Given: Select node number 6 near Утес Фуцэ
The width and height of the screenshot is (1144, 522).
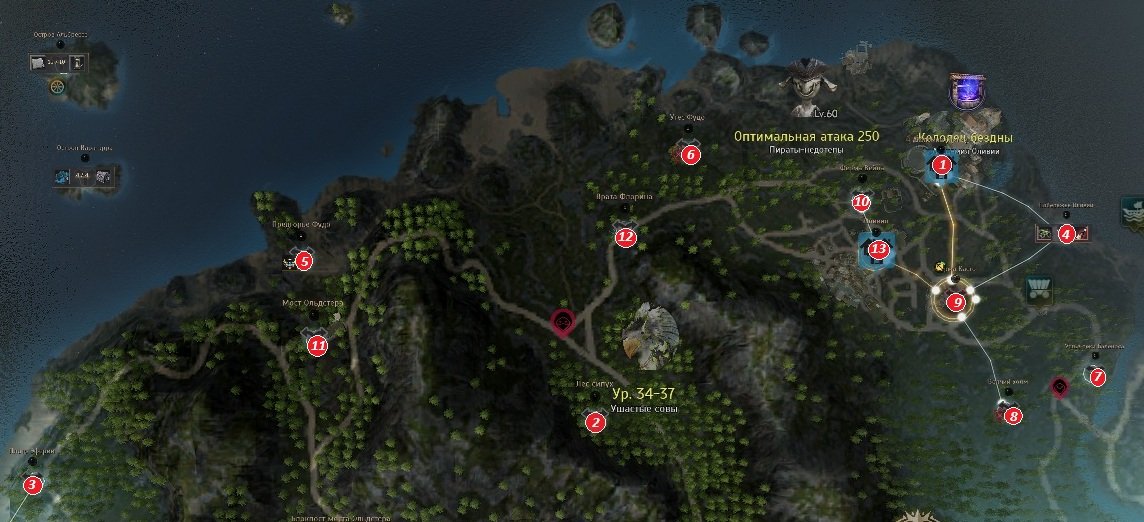Looking at the screenshot, I should coord(690,154).
